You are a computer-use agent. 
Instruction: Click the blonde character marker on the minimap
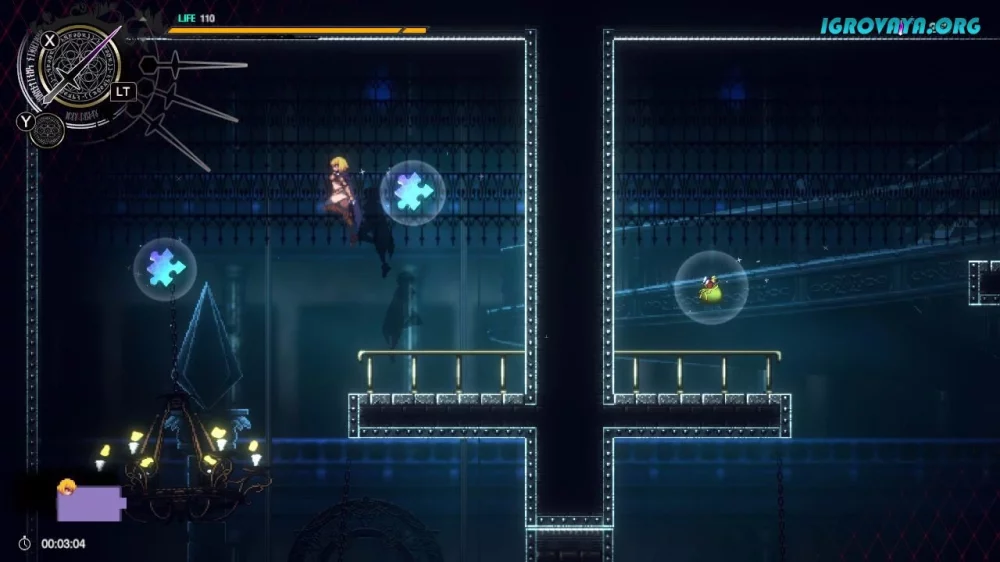click(67, 486)
